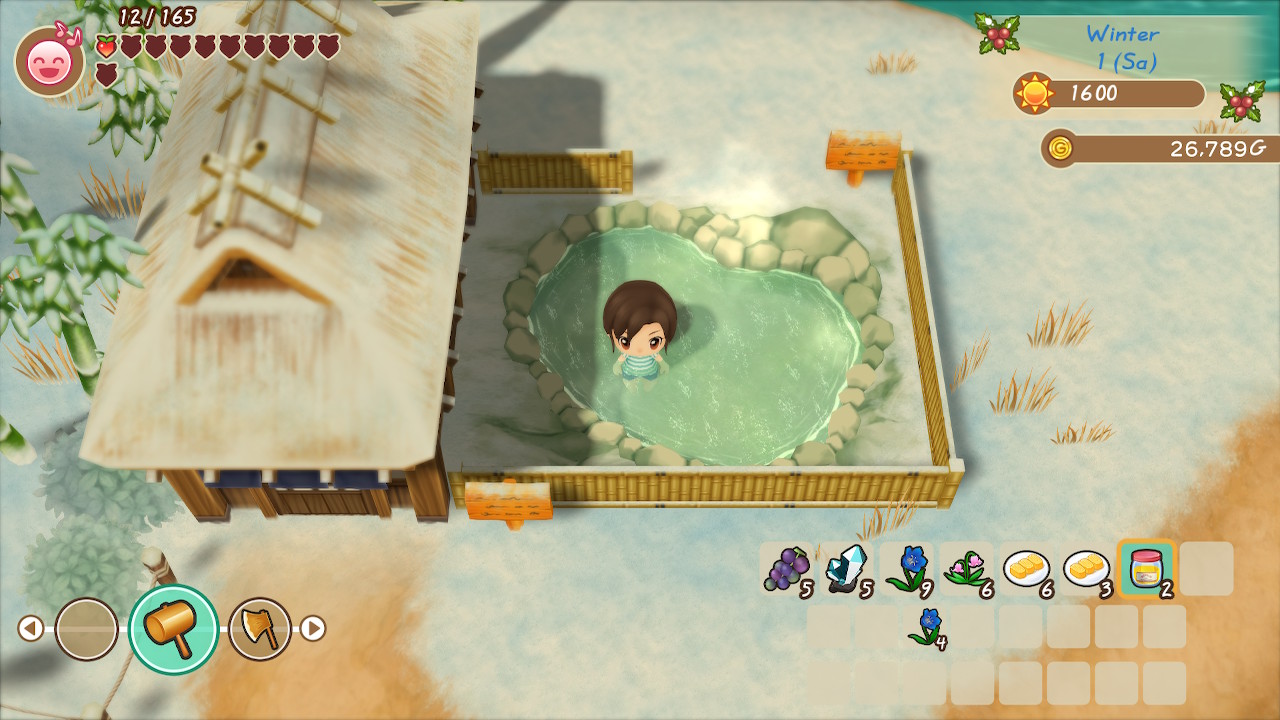Pick the pink flower item slot
Screen dimensions: 1280x720
(967, 571)
